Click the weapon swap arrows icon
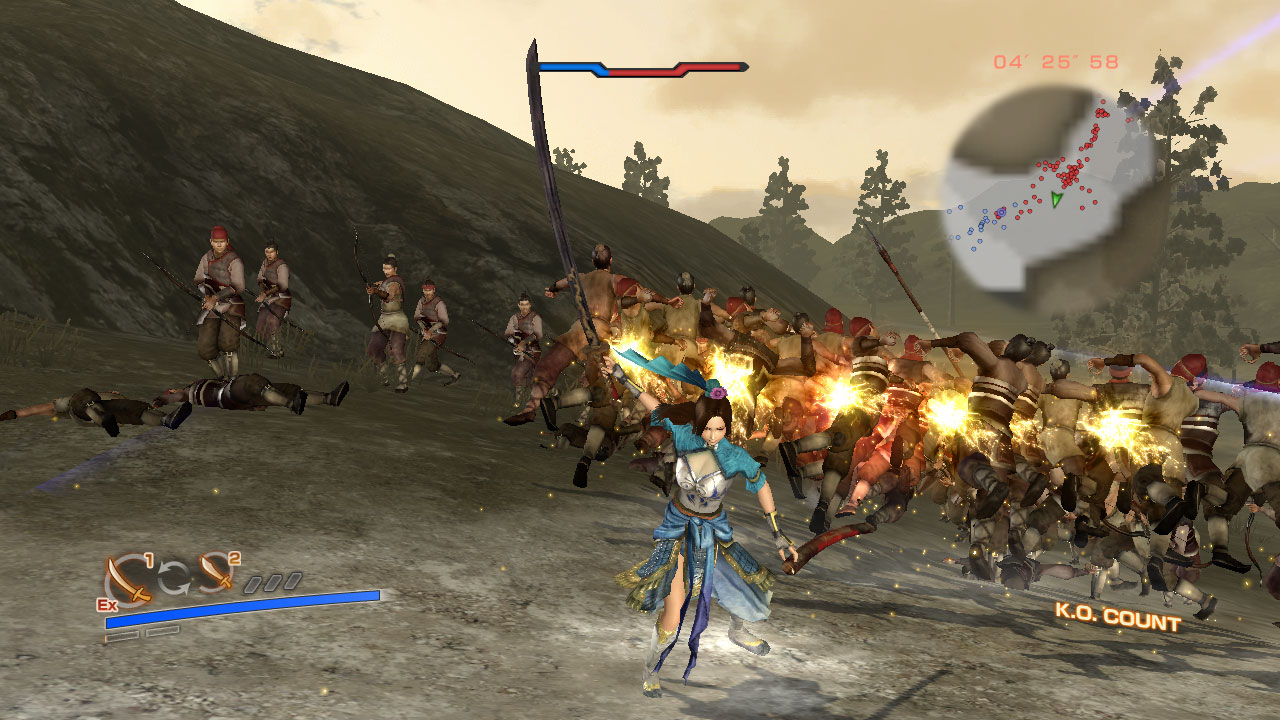1280x720 pixels. (x=172, y=577)
